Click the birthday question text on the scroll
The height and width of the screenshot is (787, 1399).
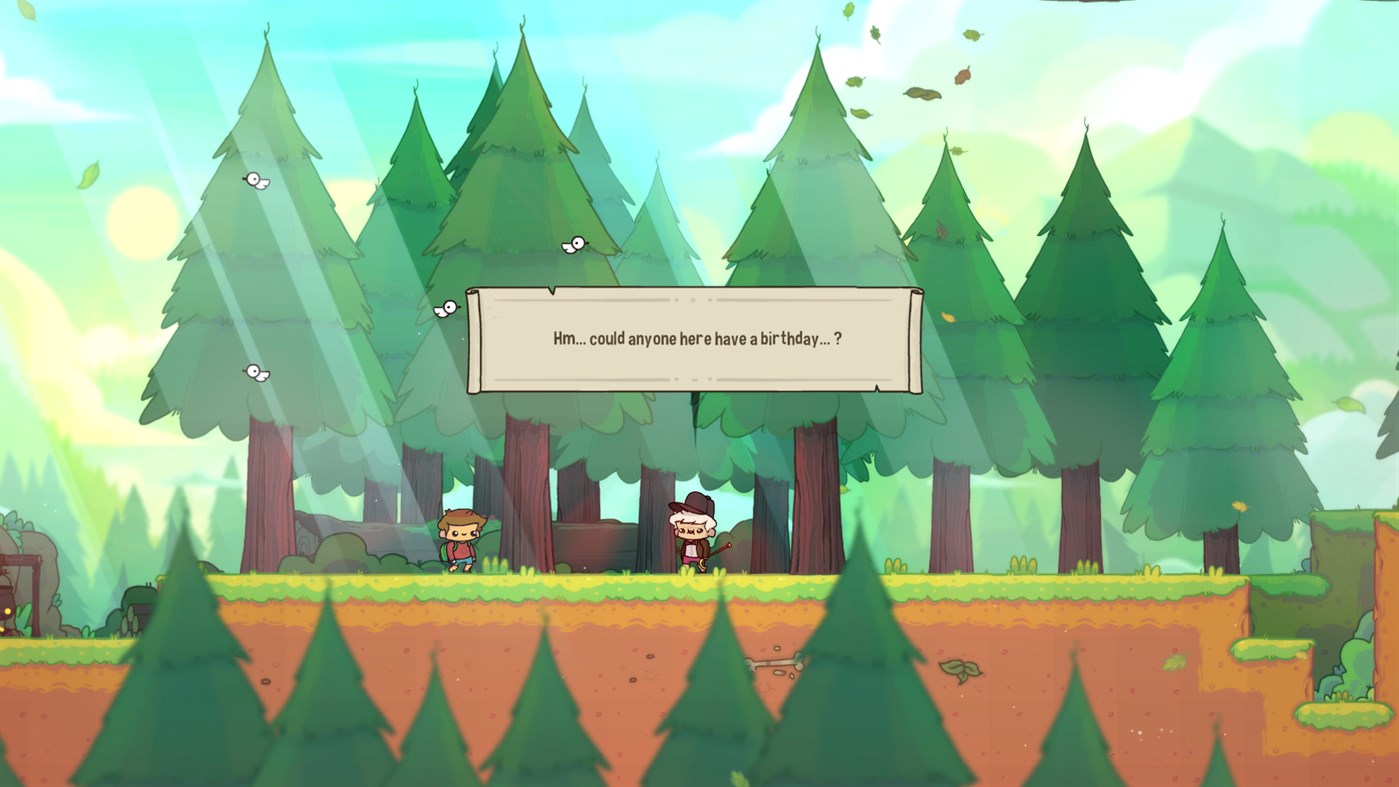698,339
